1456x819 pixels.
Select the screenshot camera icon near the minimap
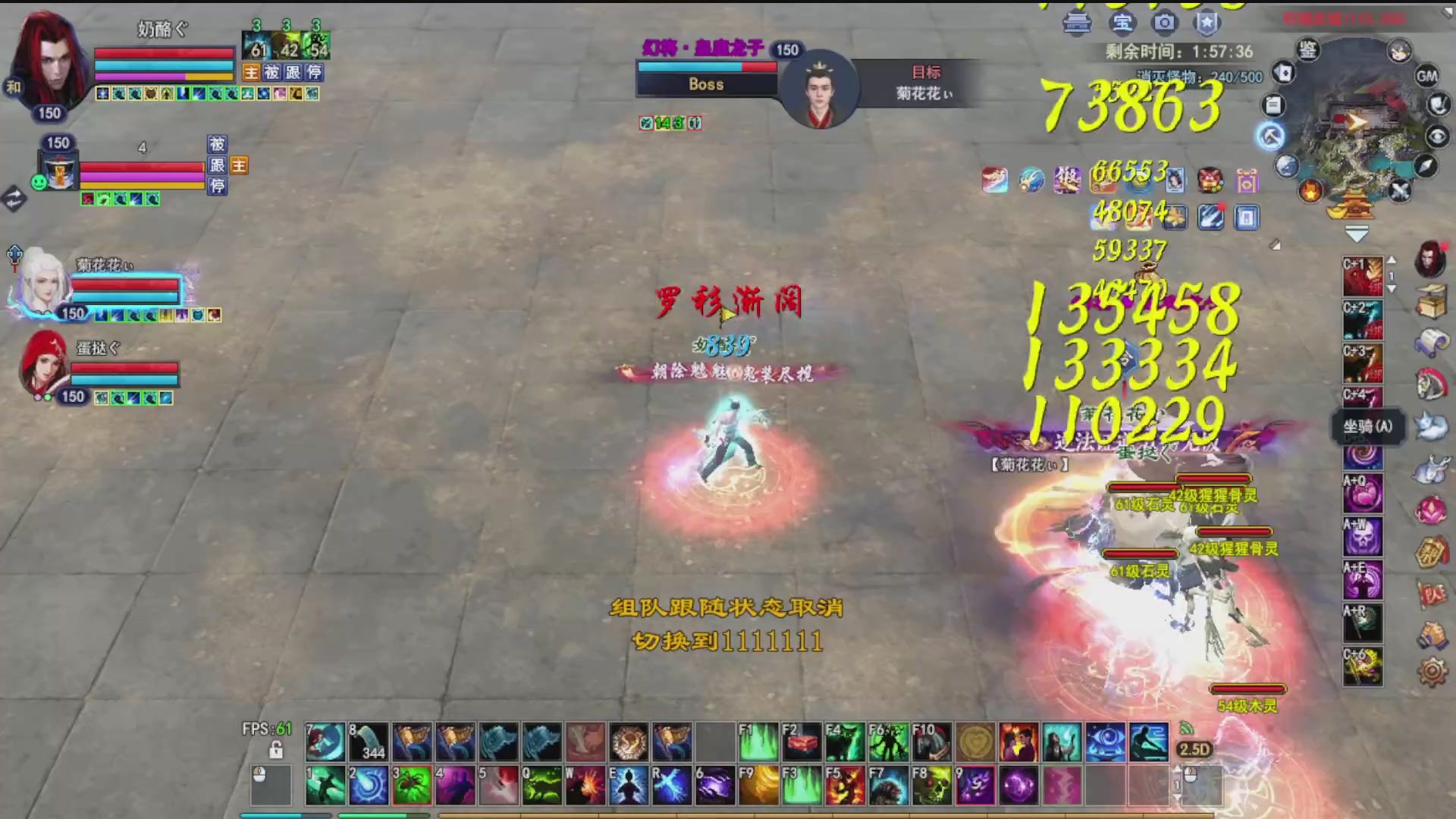(x=1166, y=22)
